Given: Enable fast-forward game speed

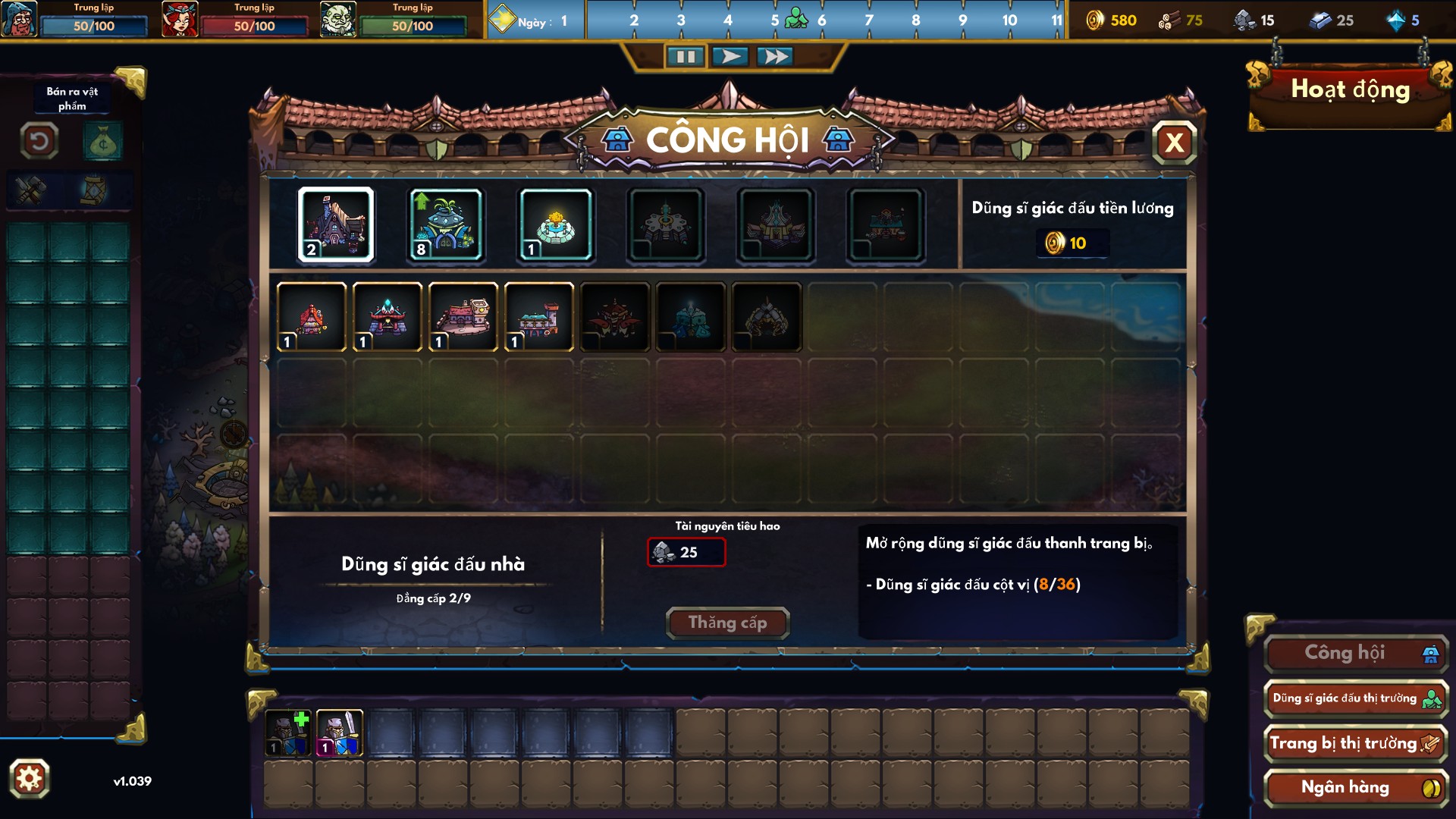Looking at the screenshot, I should [775, 55].
